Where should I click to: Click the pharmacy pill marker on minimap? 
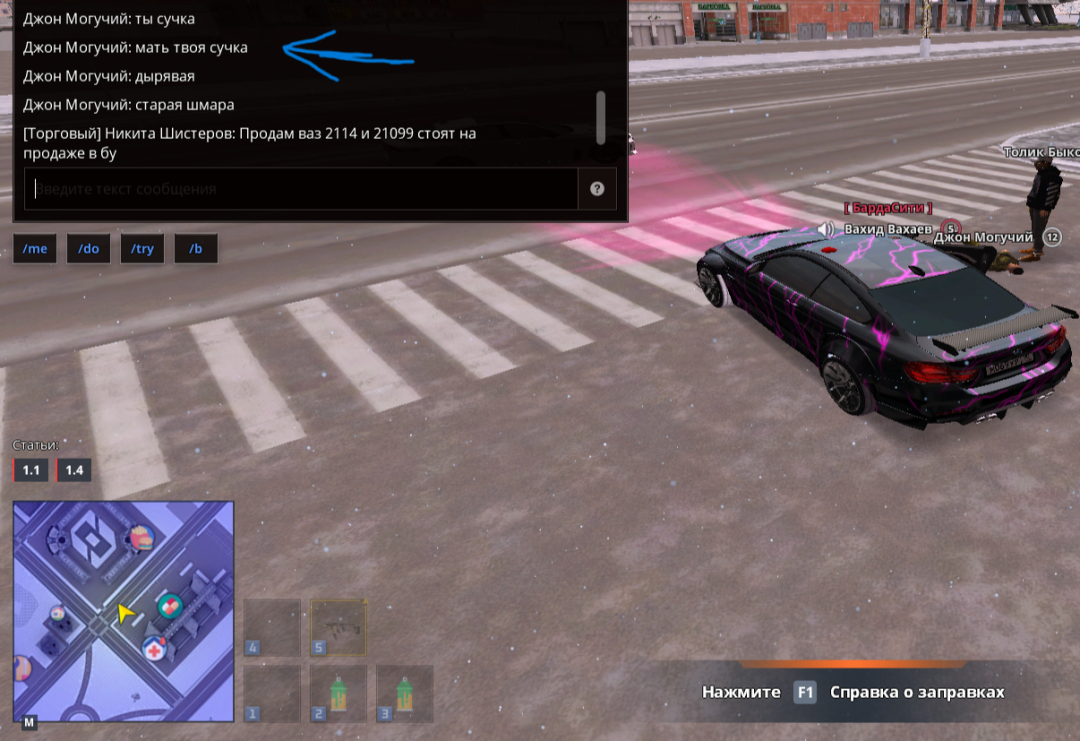point(171,605)
